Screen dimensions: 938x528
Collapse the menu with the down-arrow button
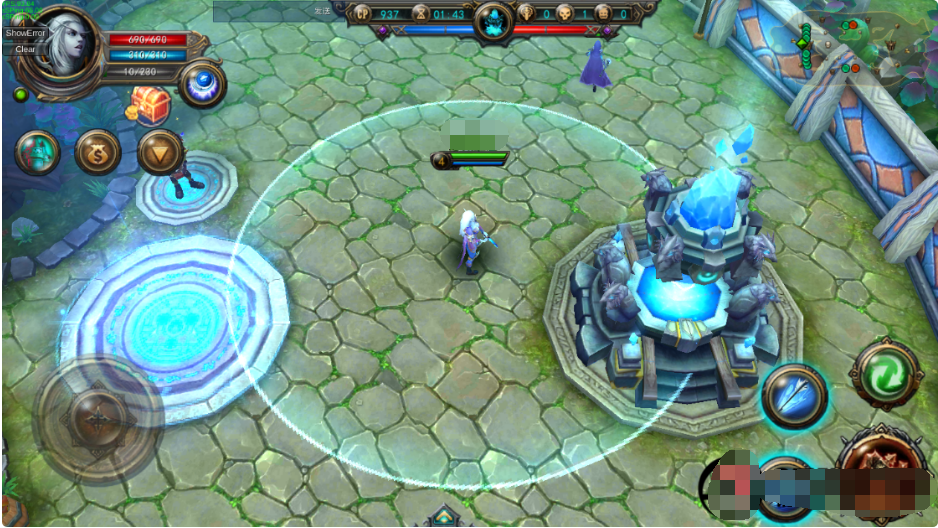(x=159, y=152)
